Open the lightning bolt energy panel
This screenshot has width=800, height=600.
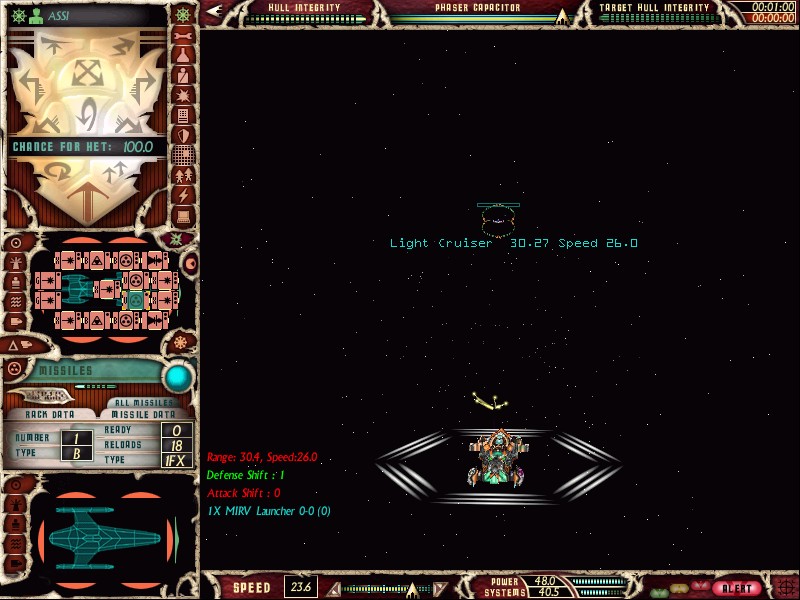click(x=183, y=195)
